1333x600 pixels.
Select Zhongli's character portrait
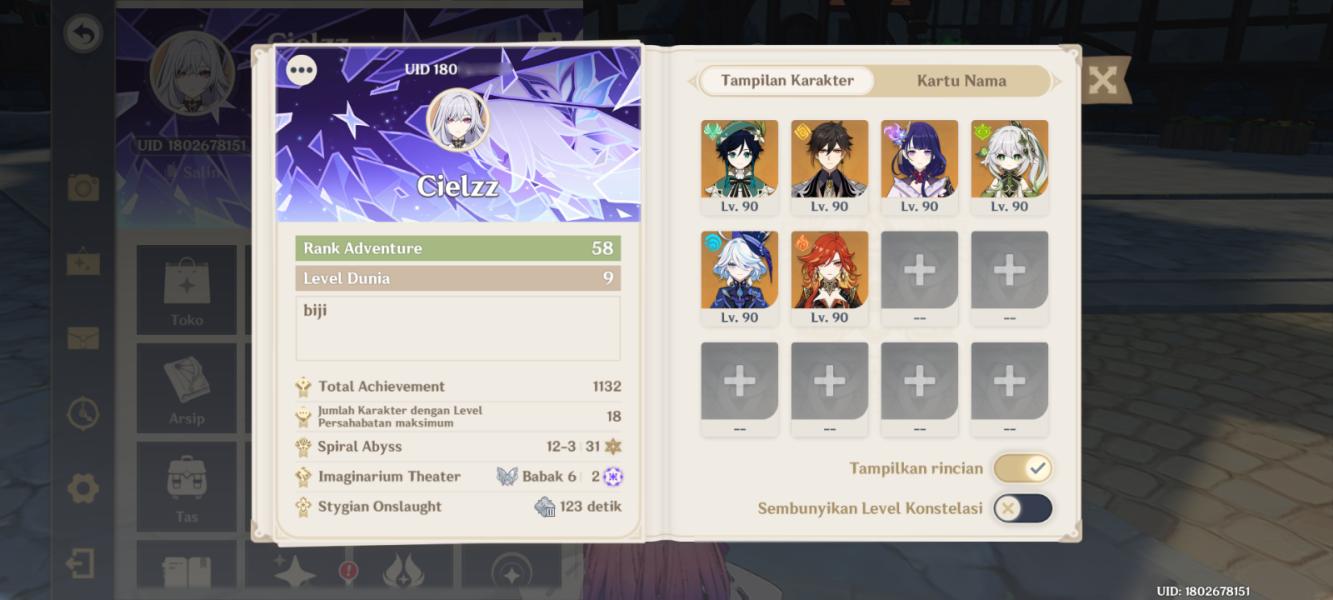(x=829, y=160)
